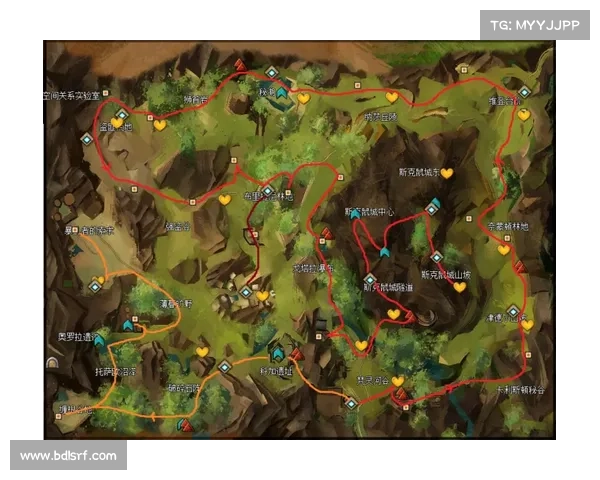Image resolution: width=600 pixels, height=480 pixels.
Task: Click the heart beside 纳芬丘陵
Action: point(392,97)
